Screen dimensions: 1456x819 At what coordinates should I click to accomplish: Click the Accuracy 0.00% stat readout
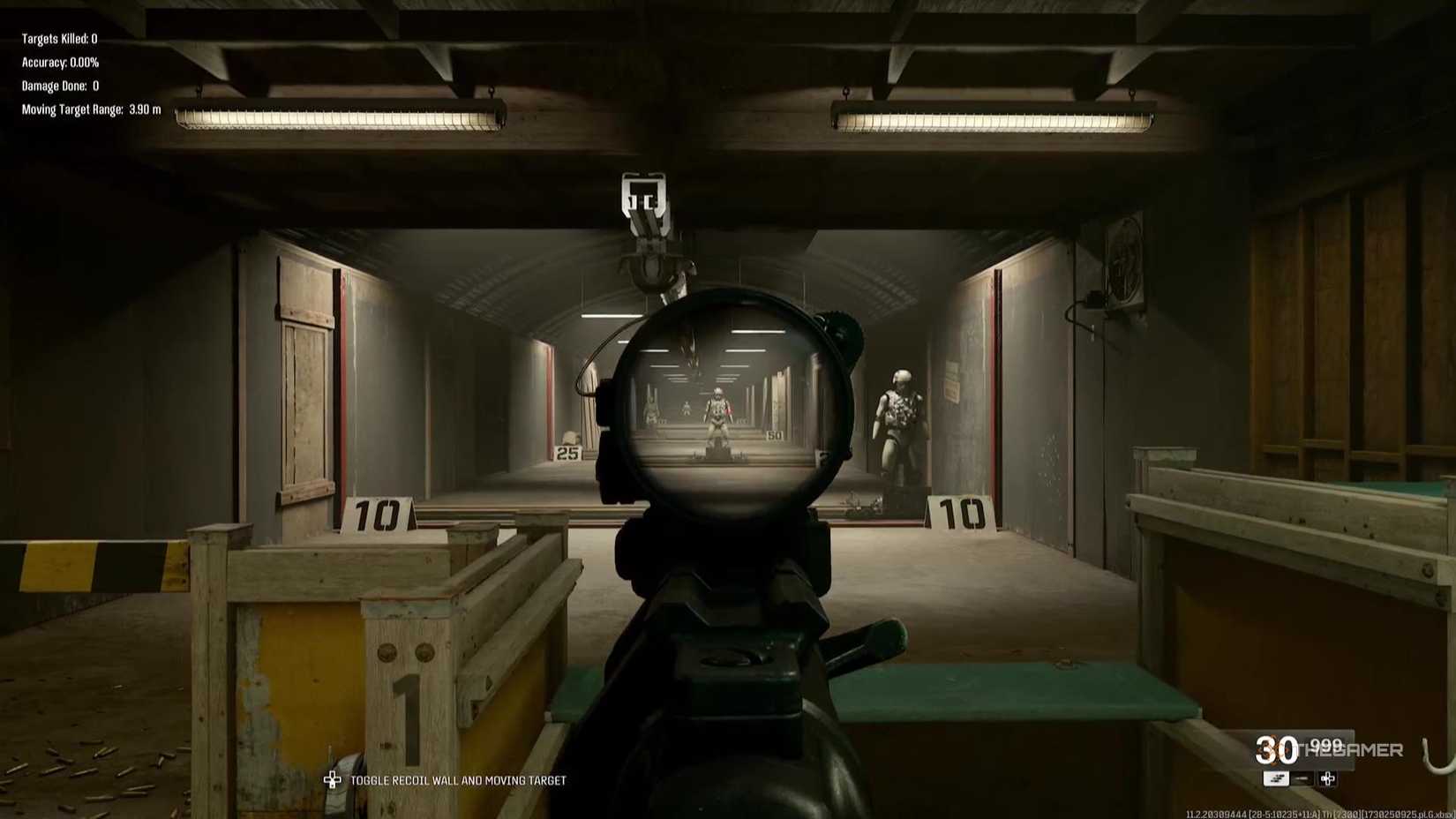tap(59, 62)
